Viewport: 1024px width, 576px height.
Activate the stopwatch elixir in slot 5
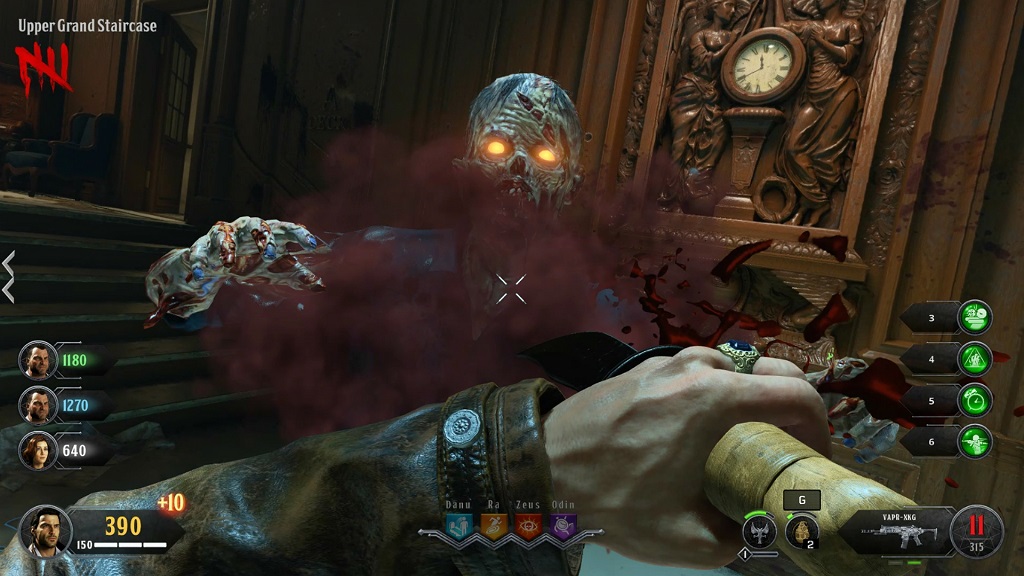974,400
